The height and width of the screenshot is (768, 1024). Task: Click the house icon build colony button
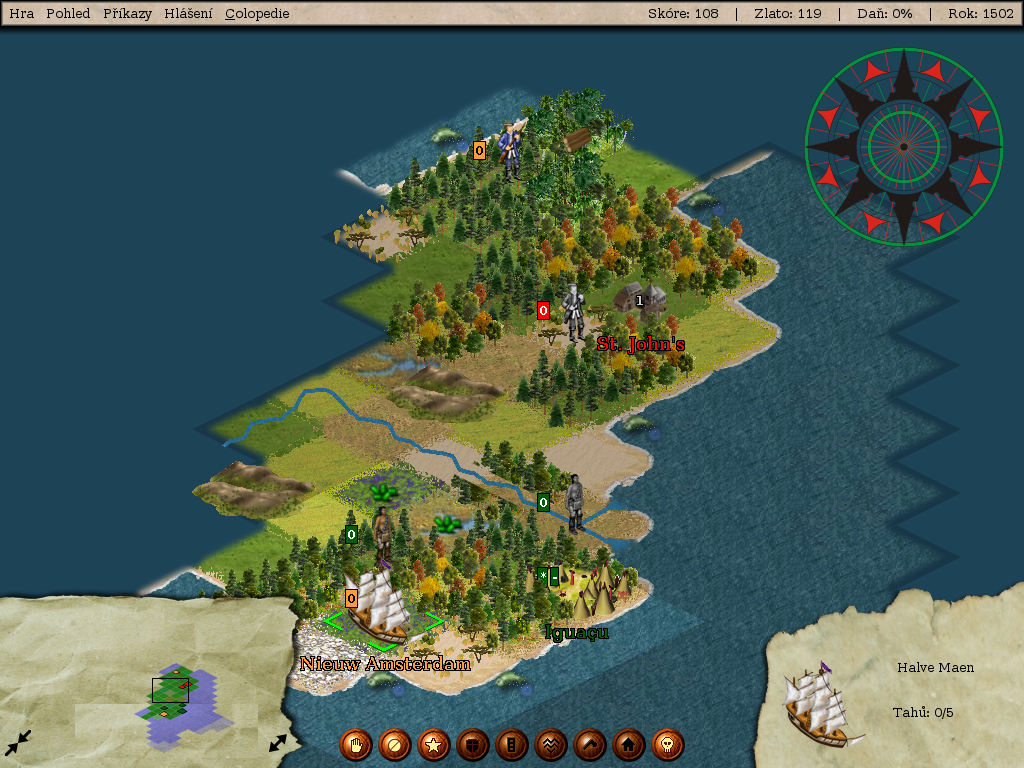[x=628, y=744]
